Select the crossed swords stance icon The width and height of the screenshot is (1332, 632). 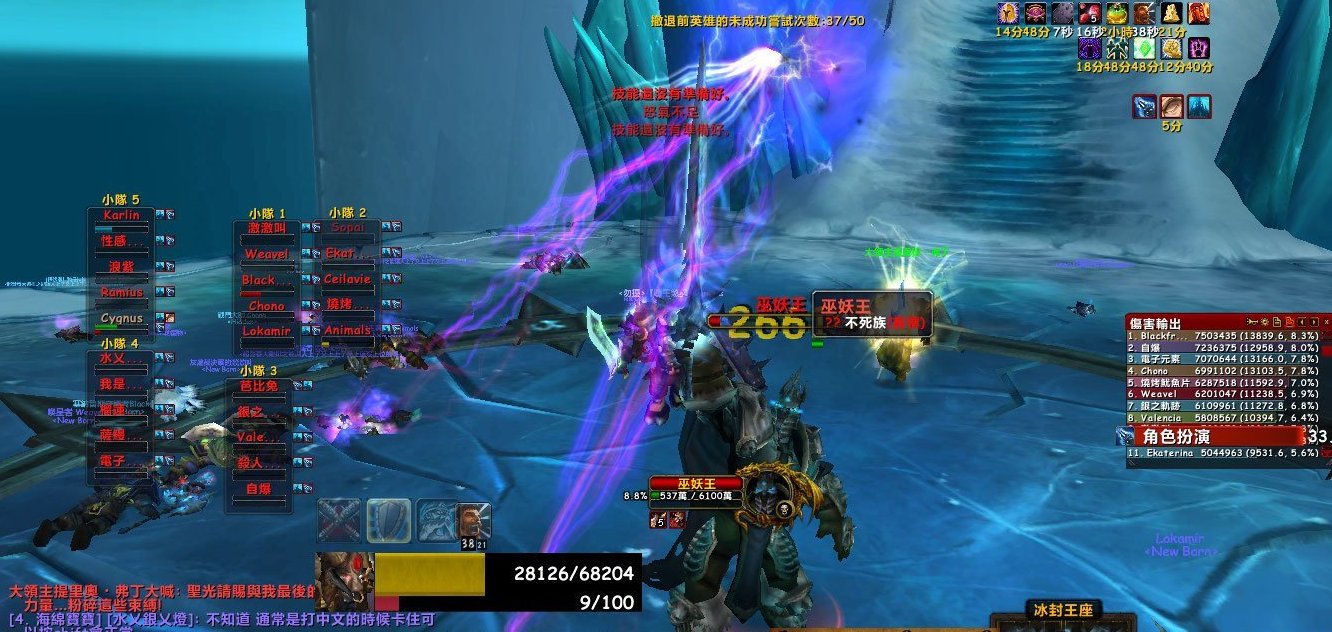click(x=339, y=520)
